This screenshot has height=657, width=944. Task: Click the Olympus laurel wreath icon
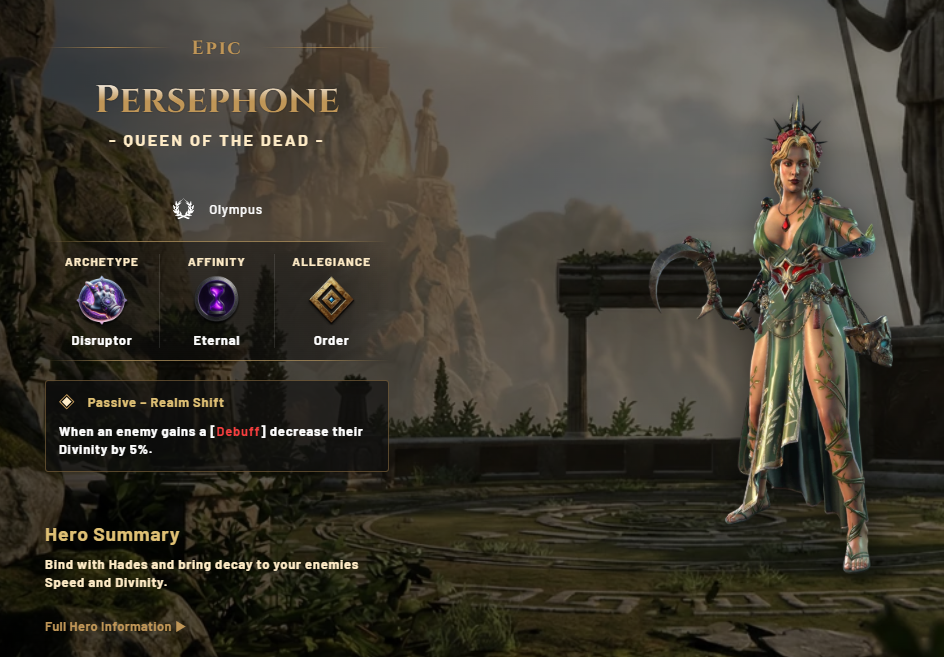[183, 210]
